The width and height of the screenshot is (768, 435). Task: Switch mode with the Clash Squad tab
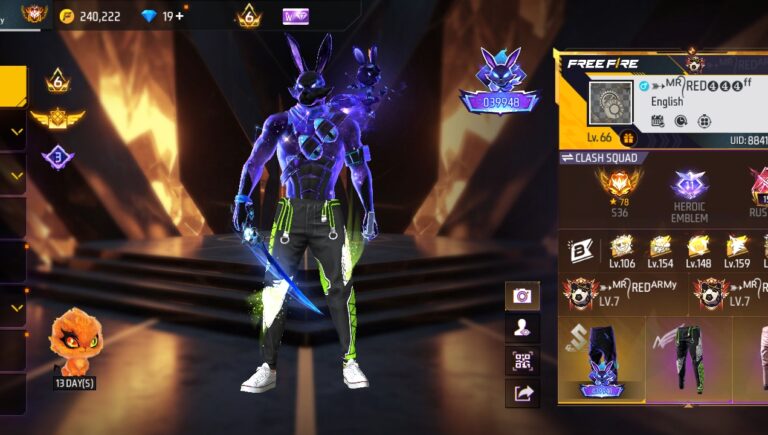(604, 158)
